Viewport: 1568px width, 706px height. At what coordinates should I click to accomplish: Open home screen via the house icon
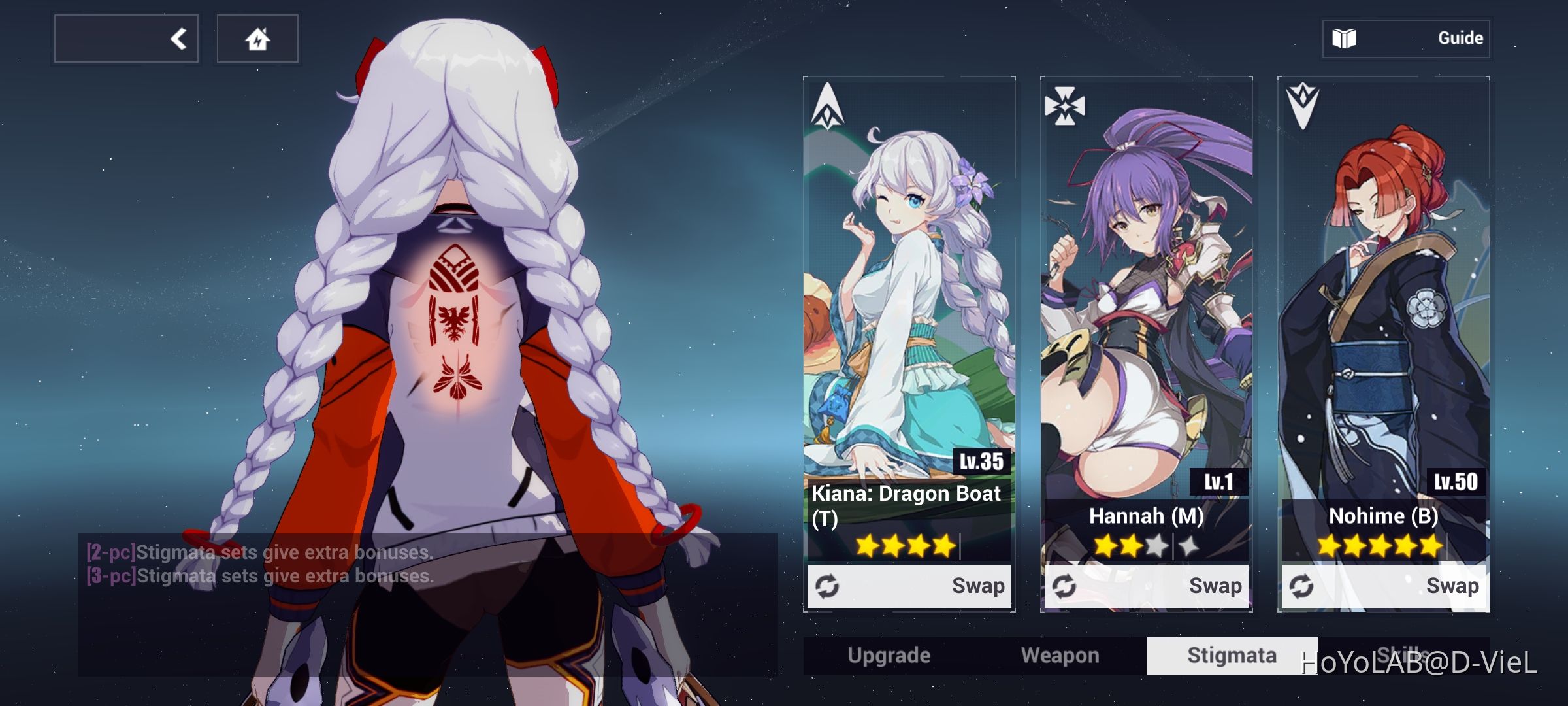pyautogui.click(x=257, y=38)
